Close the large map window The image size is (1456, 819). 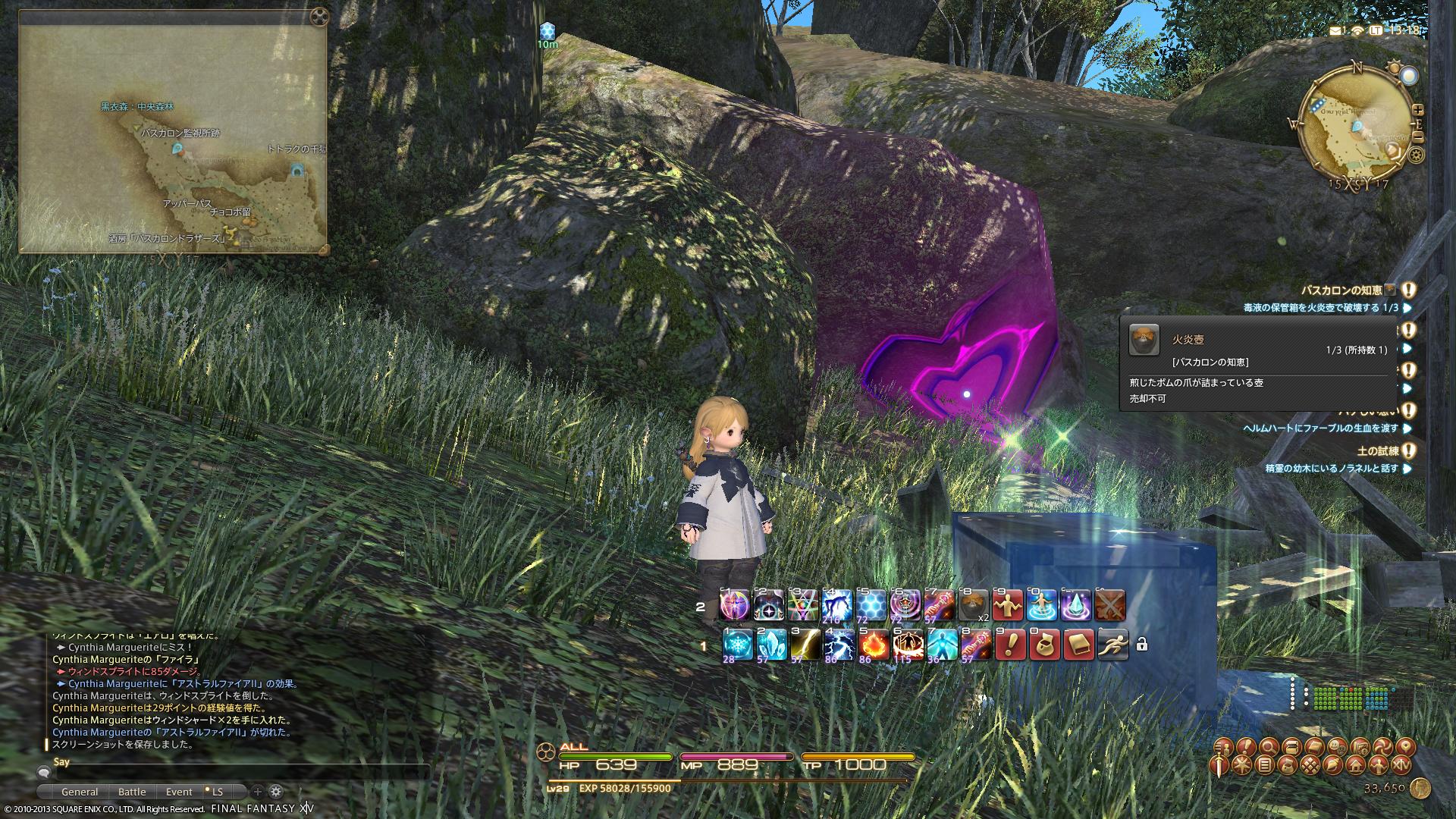320,15
